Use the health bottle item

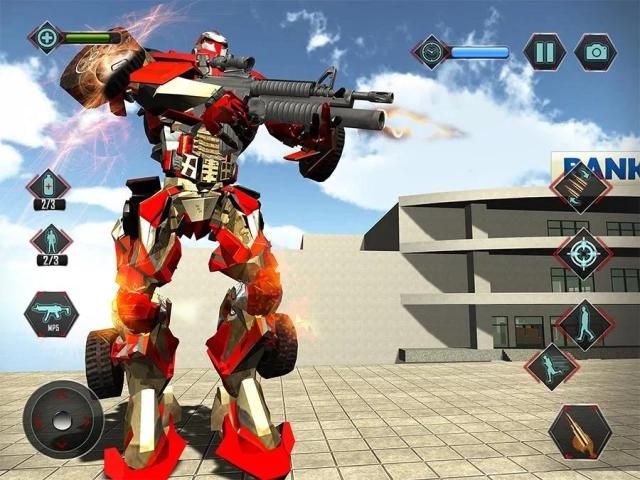(48, 186)
